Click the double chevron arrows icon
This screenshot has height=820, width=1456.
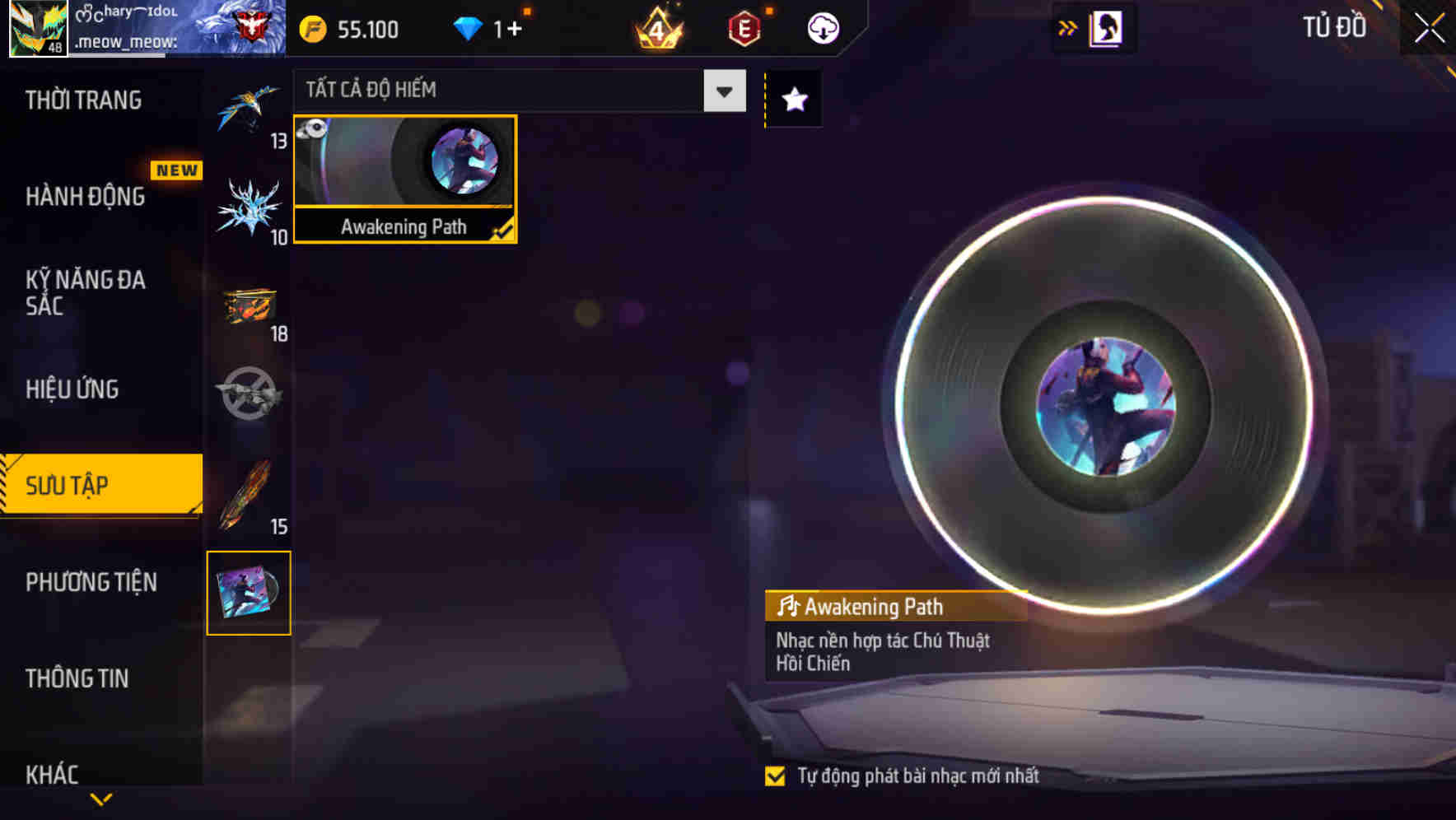coord(1068,27)
